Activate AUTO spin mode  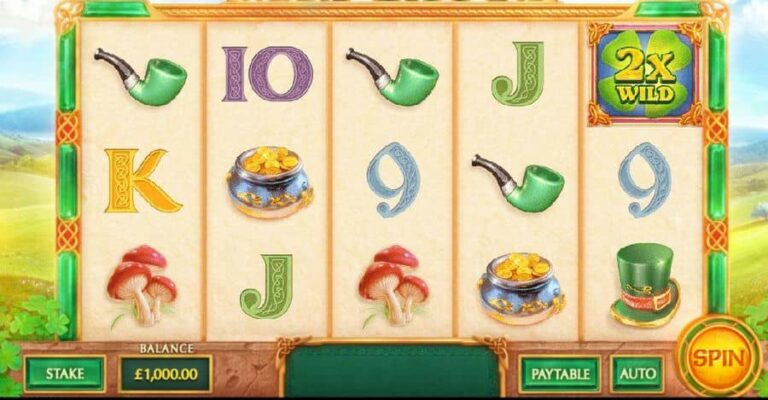coord(637,374)
